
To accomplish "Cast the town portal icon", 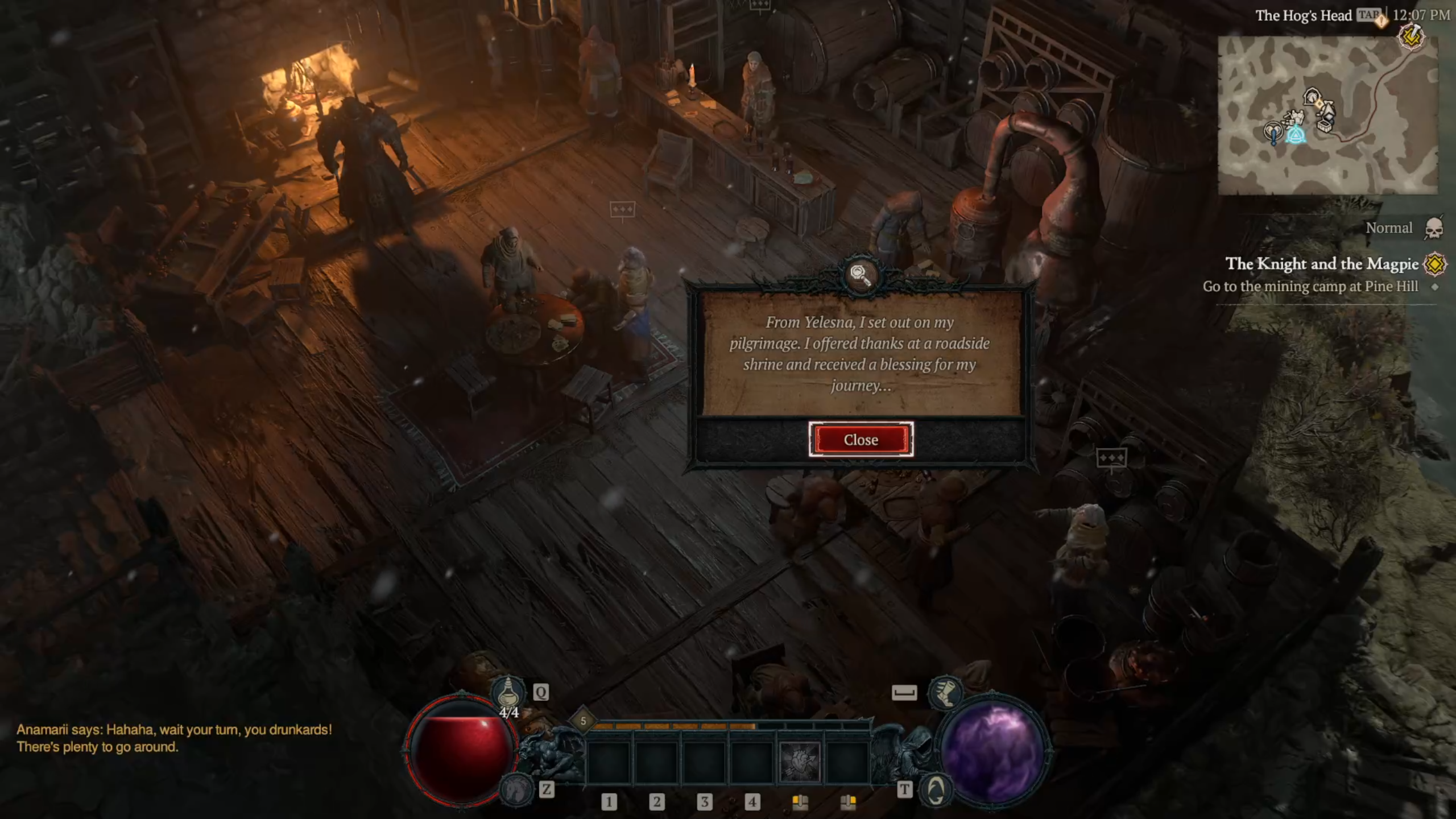I will coord(935,789).
